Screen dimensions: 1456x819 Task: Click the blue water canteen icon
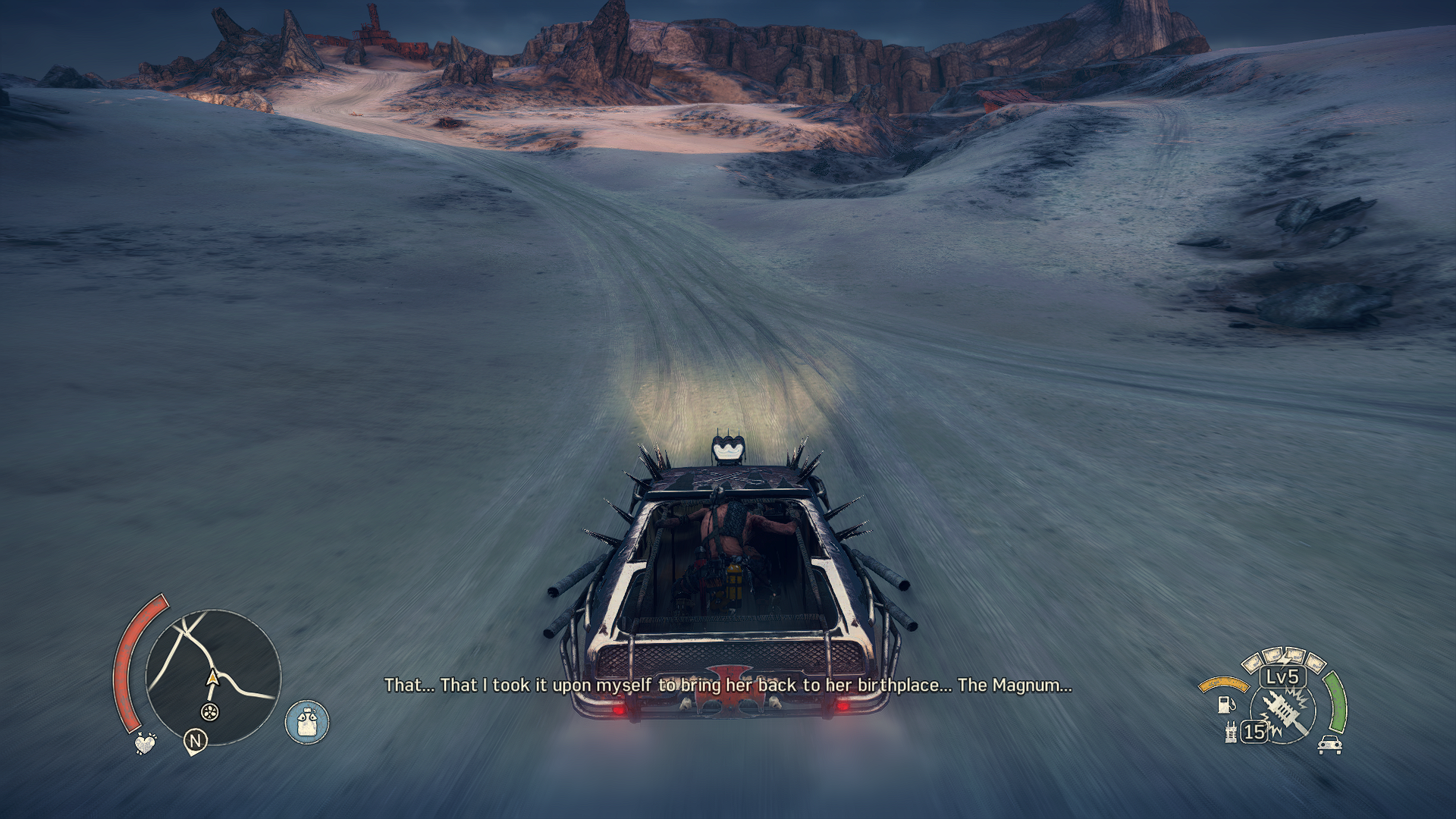point(307,722)
